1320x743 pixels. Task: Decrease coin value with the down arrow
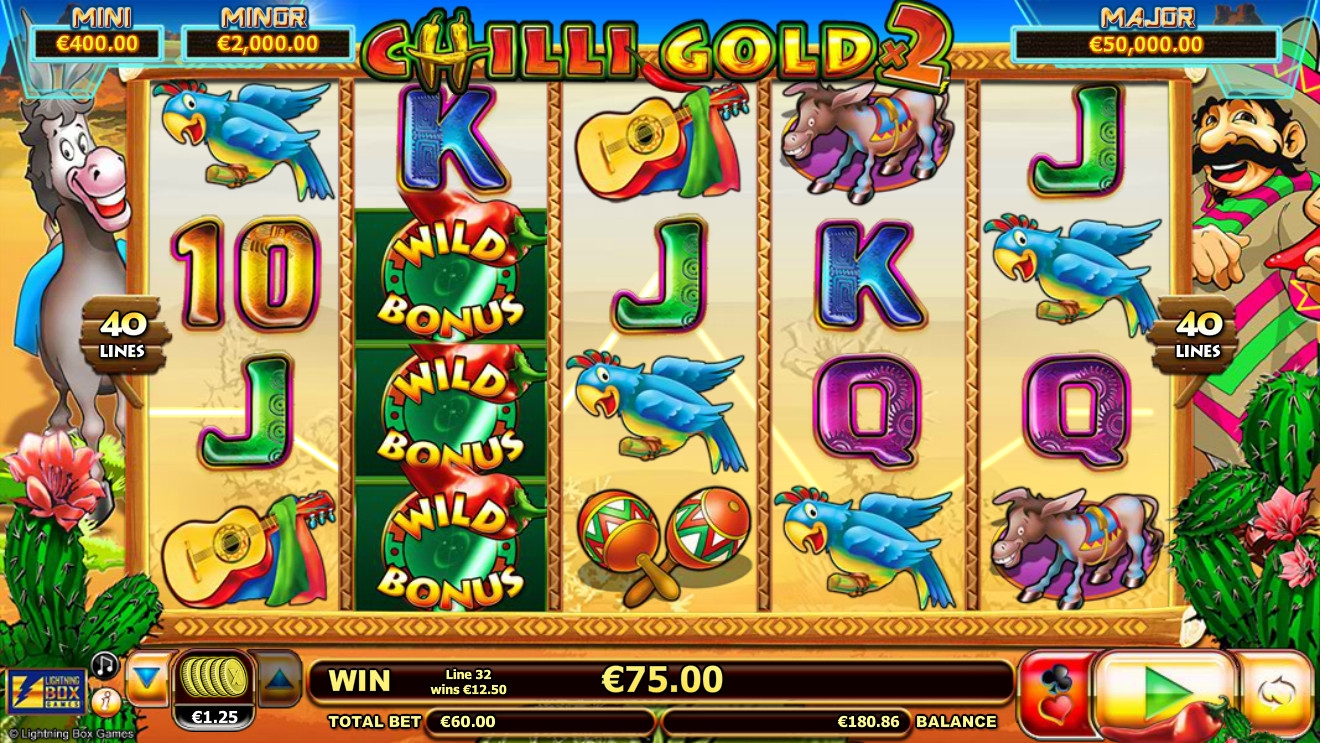tap(148, 679)
